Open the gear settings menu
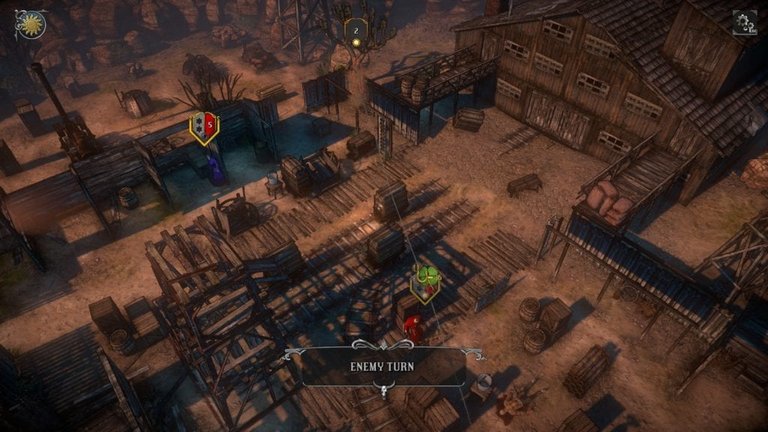The image size is (768, 432). pyautogui.click(x=744, y=23)
